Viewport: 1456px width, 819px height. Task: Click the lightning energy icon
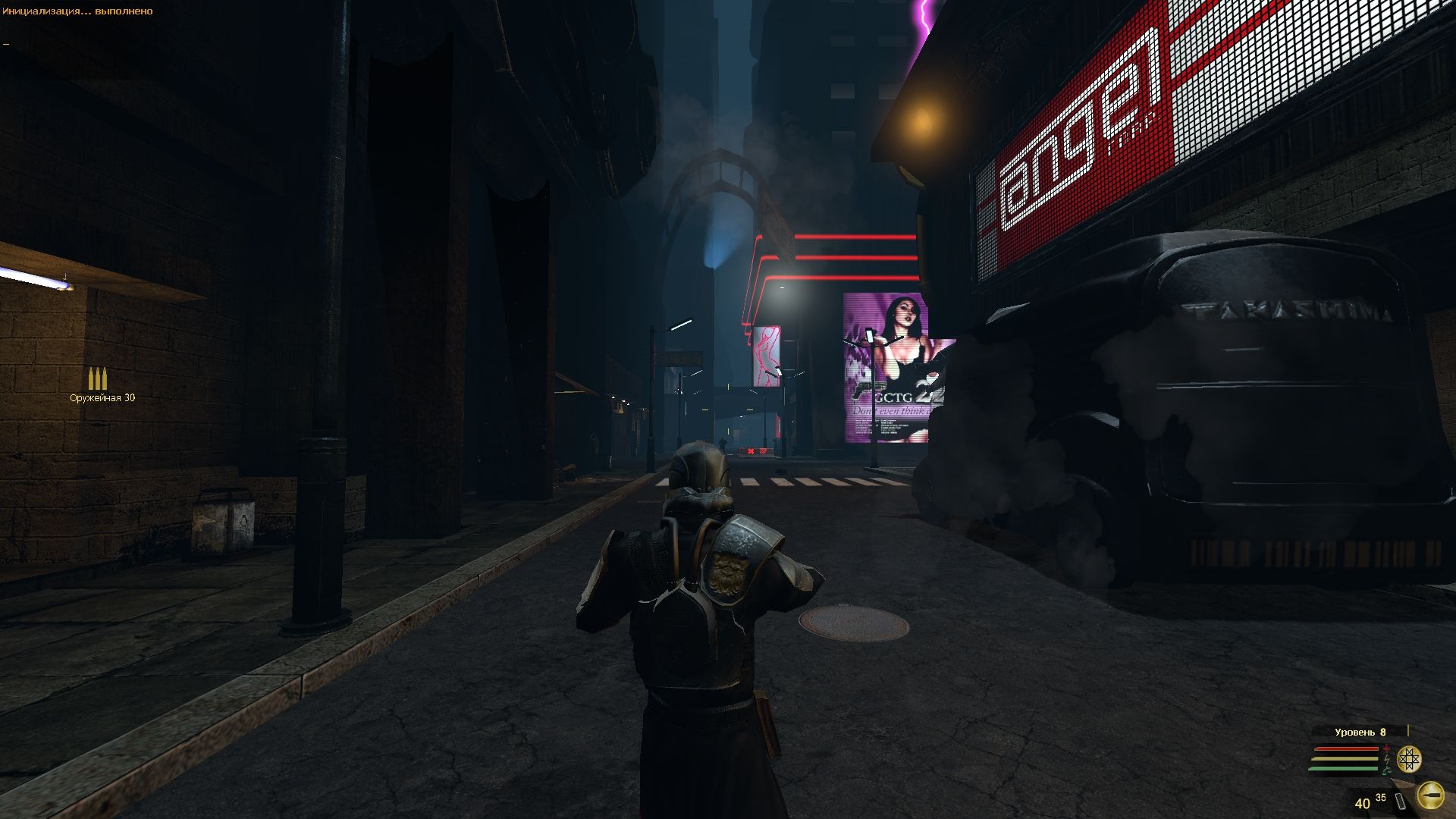pos(1386,759)
